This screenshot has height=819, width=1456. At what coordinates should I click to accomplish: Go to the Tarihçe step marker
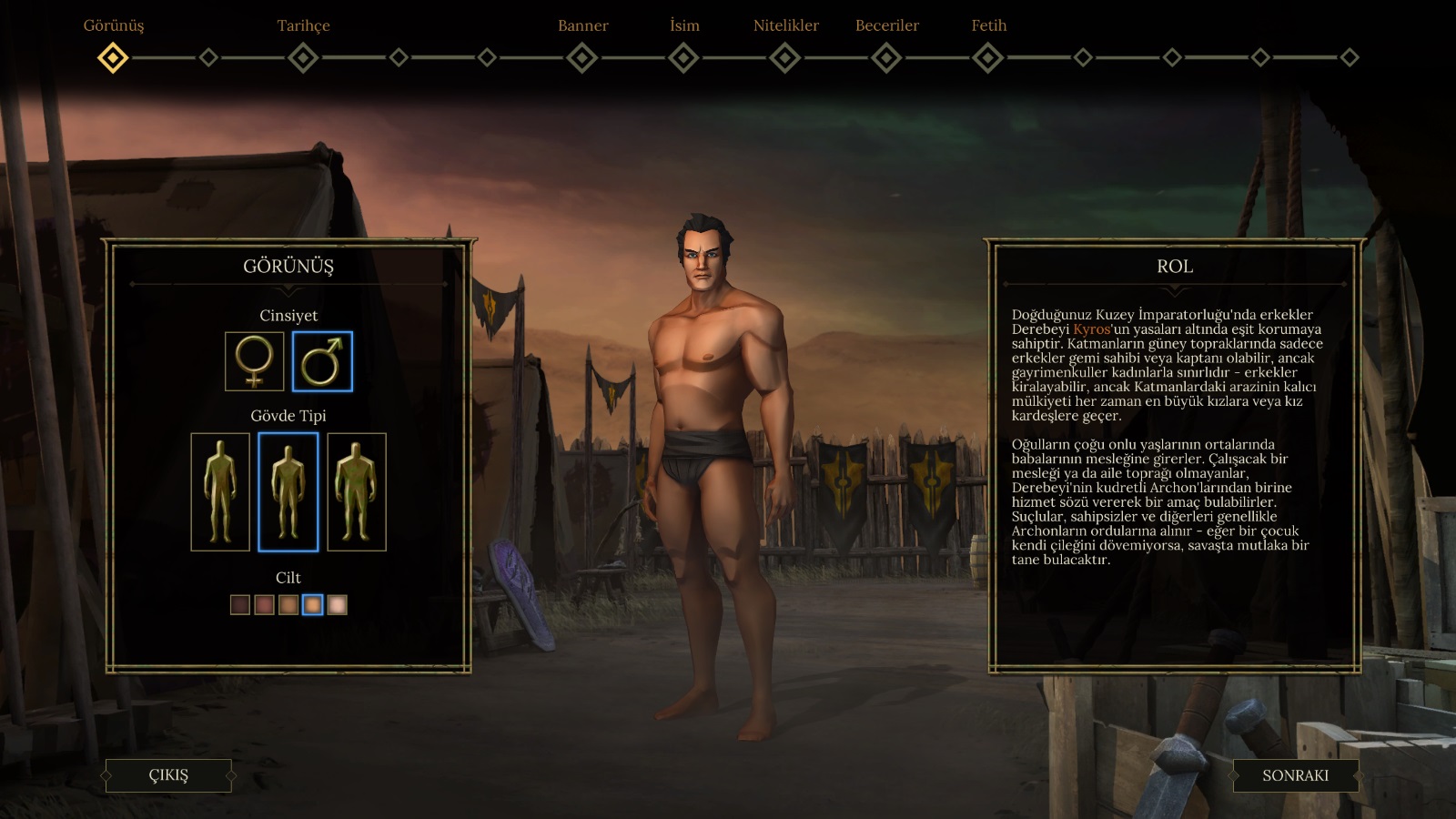303,58
